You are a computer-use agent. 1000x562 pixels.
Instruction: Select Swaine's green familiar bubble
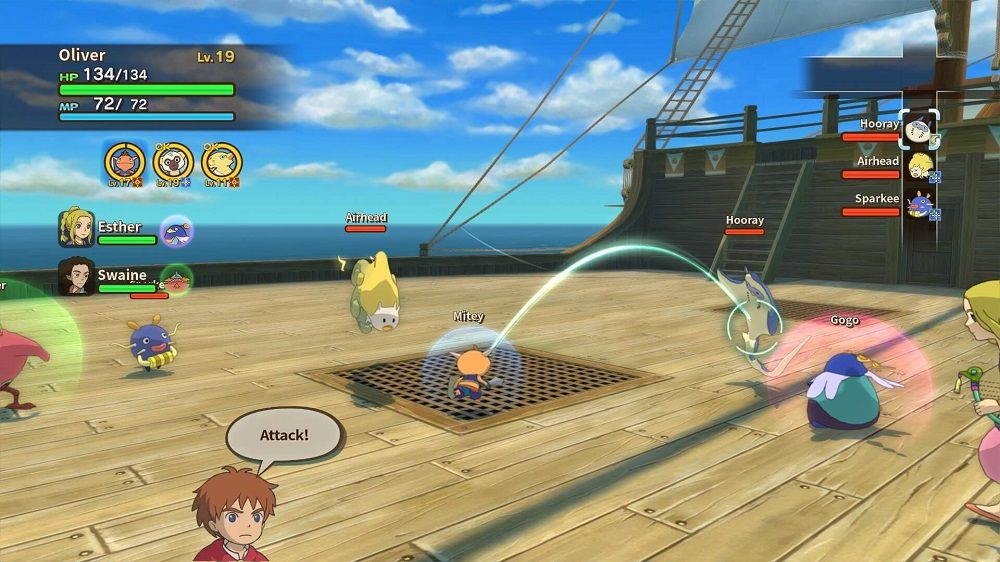177,279
